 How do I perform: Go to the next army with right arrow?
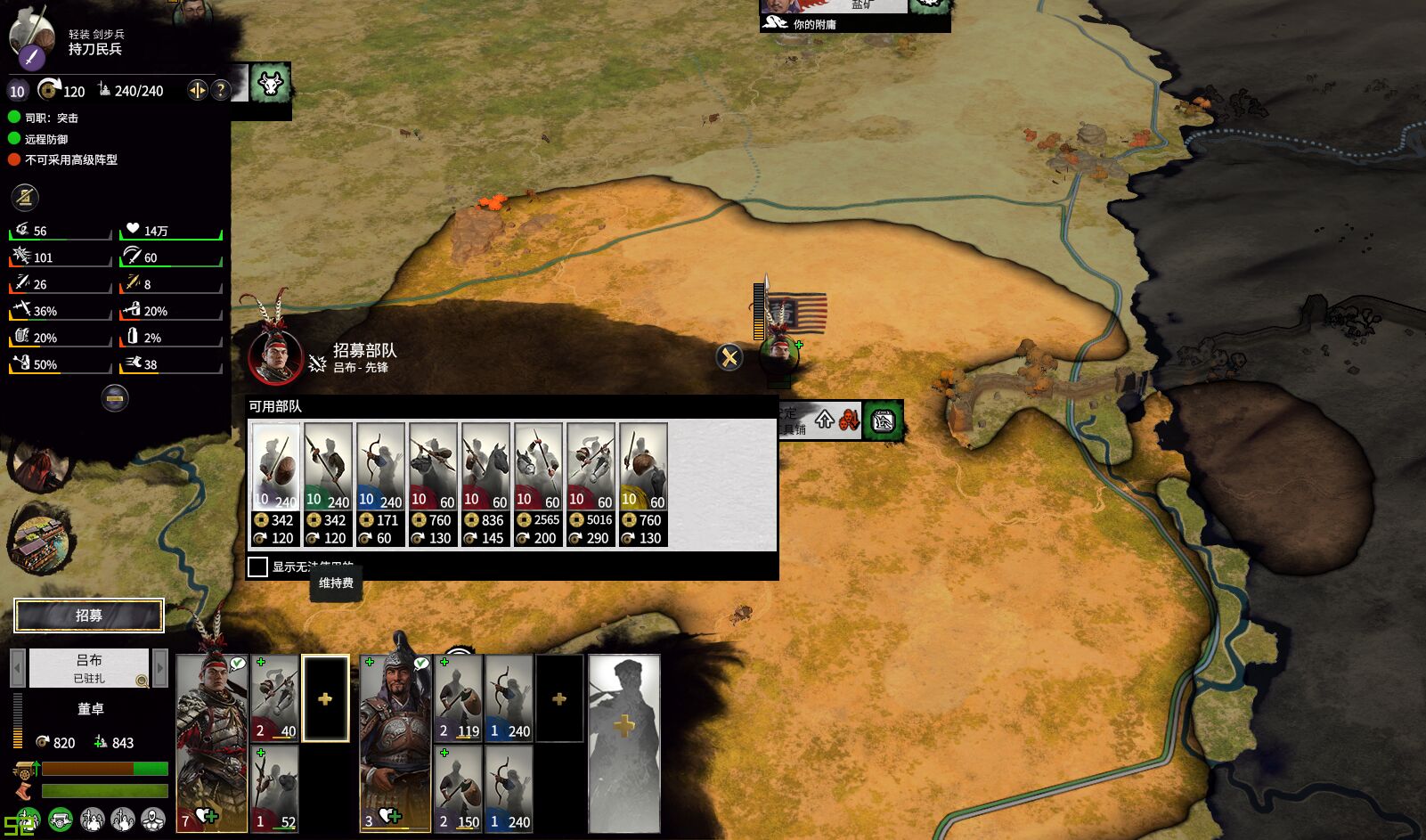(x=160, y=667)
